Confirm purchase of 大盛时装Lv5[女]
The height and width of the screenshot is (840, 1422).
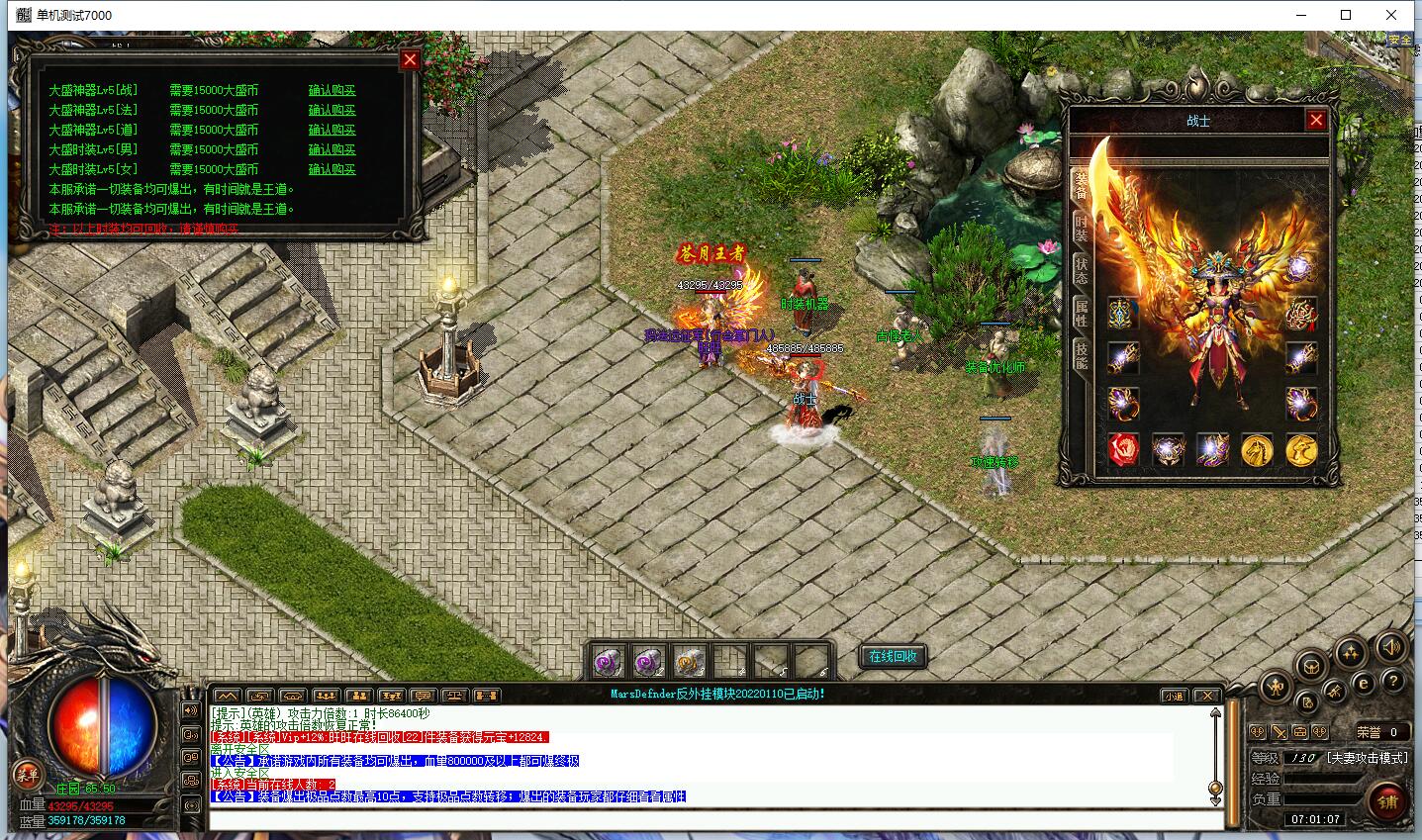point(332,169)
